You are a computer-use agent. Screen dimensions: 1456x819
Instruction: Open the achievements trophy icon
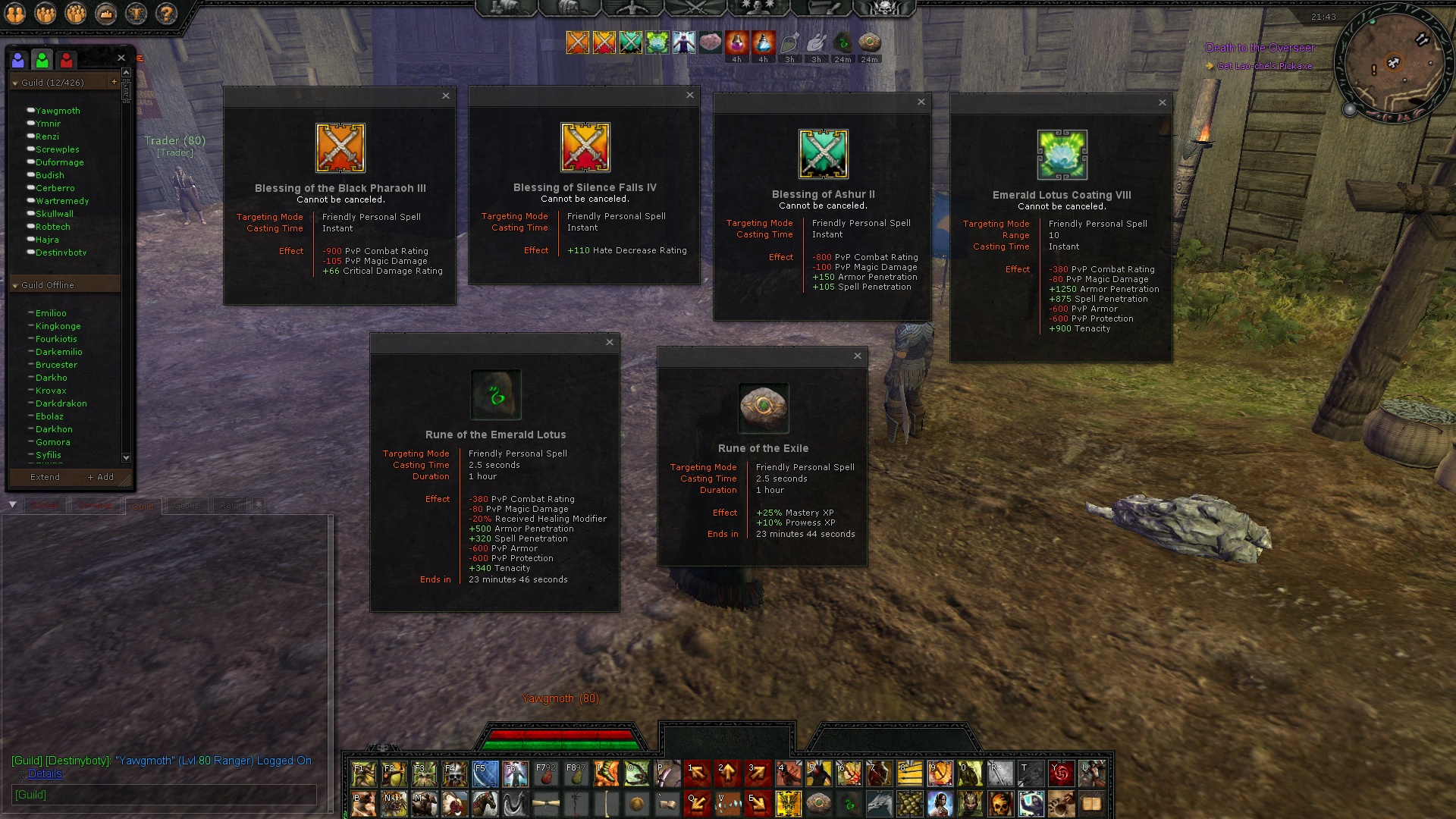pyautogui.click(x=135, y=14)
